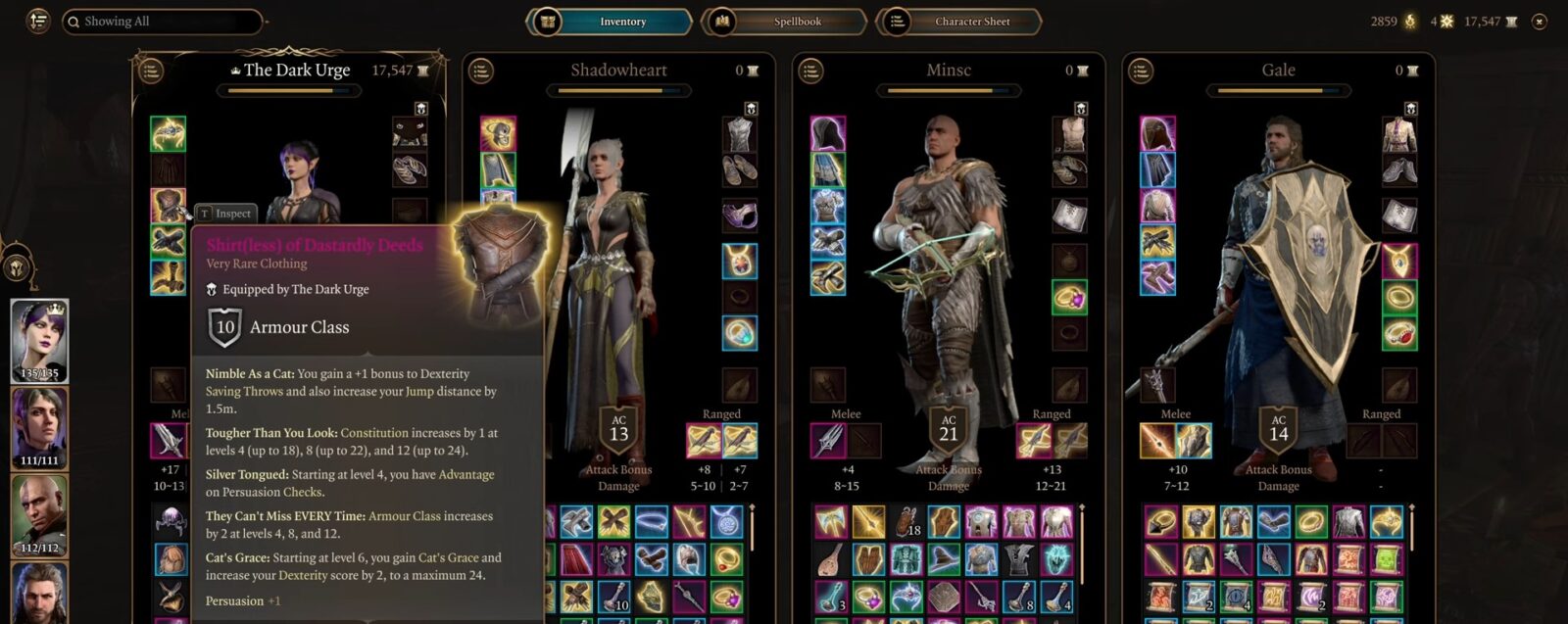Screen dimensions: 1568x624
Task: Open the Spellbook tab
Action: [785, 22]
